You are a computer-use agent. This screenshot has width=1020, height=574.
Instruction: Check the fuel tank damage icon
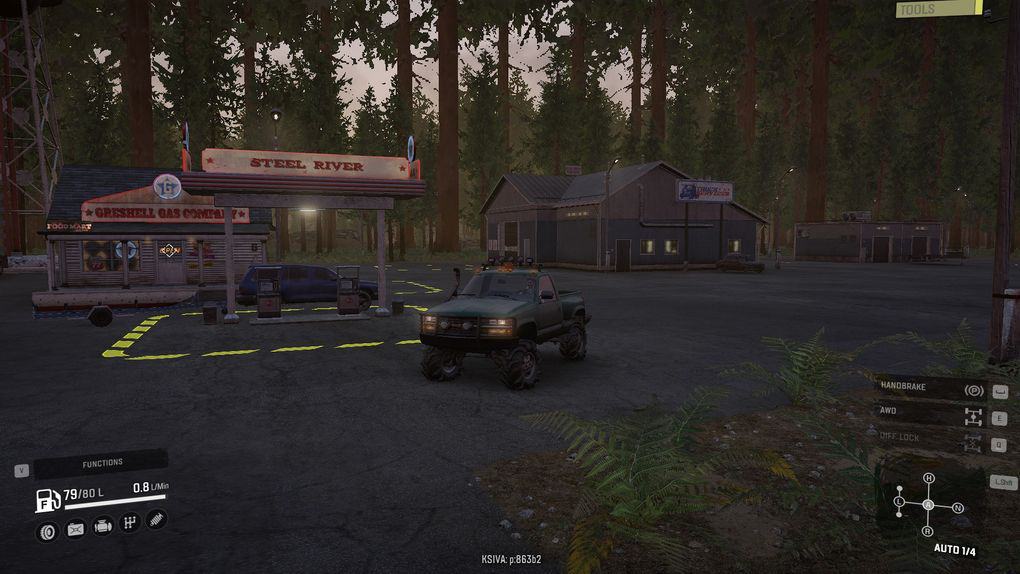click(75, 529)
